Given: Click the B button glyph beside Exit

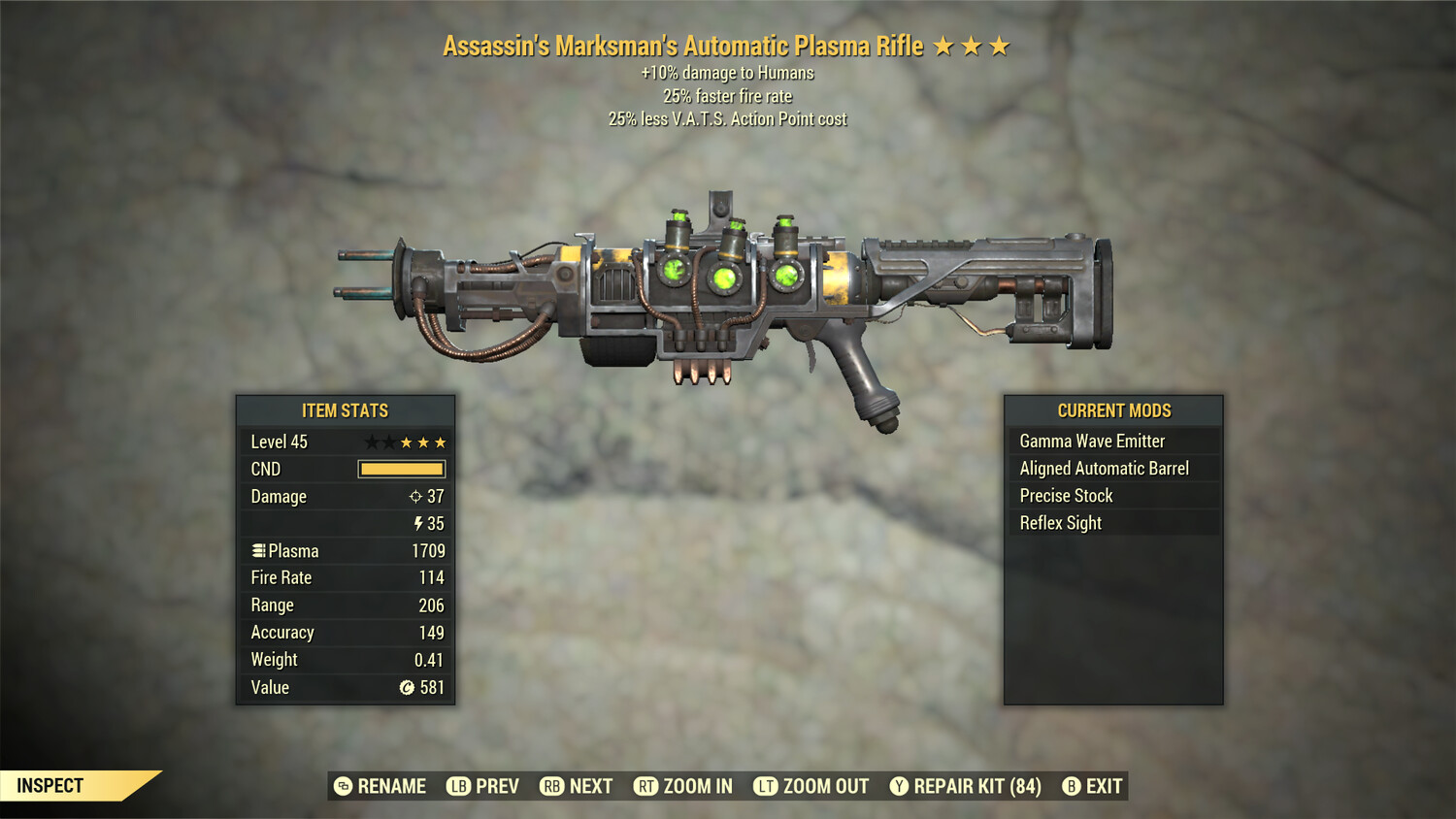Looking at the screenshot, I should [1072, 786].
